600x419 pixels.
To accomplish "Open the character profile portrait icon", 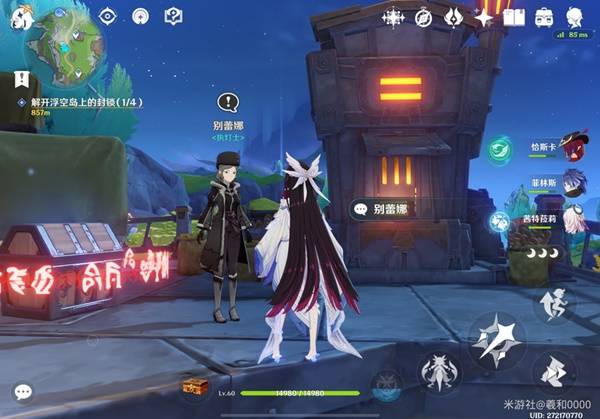I will pyautogui.click(x=575, y=17).
